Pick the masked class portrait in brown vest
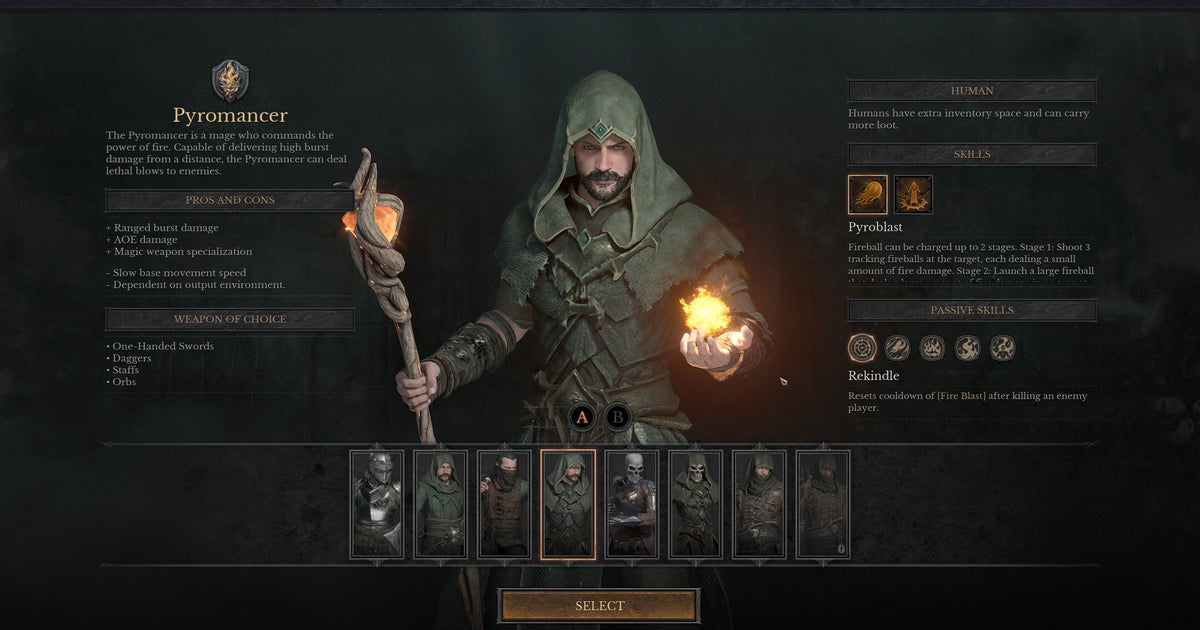Viewport: 1200px width, 630px height. [x=504, y=504]
